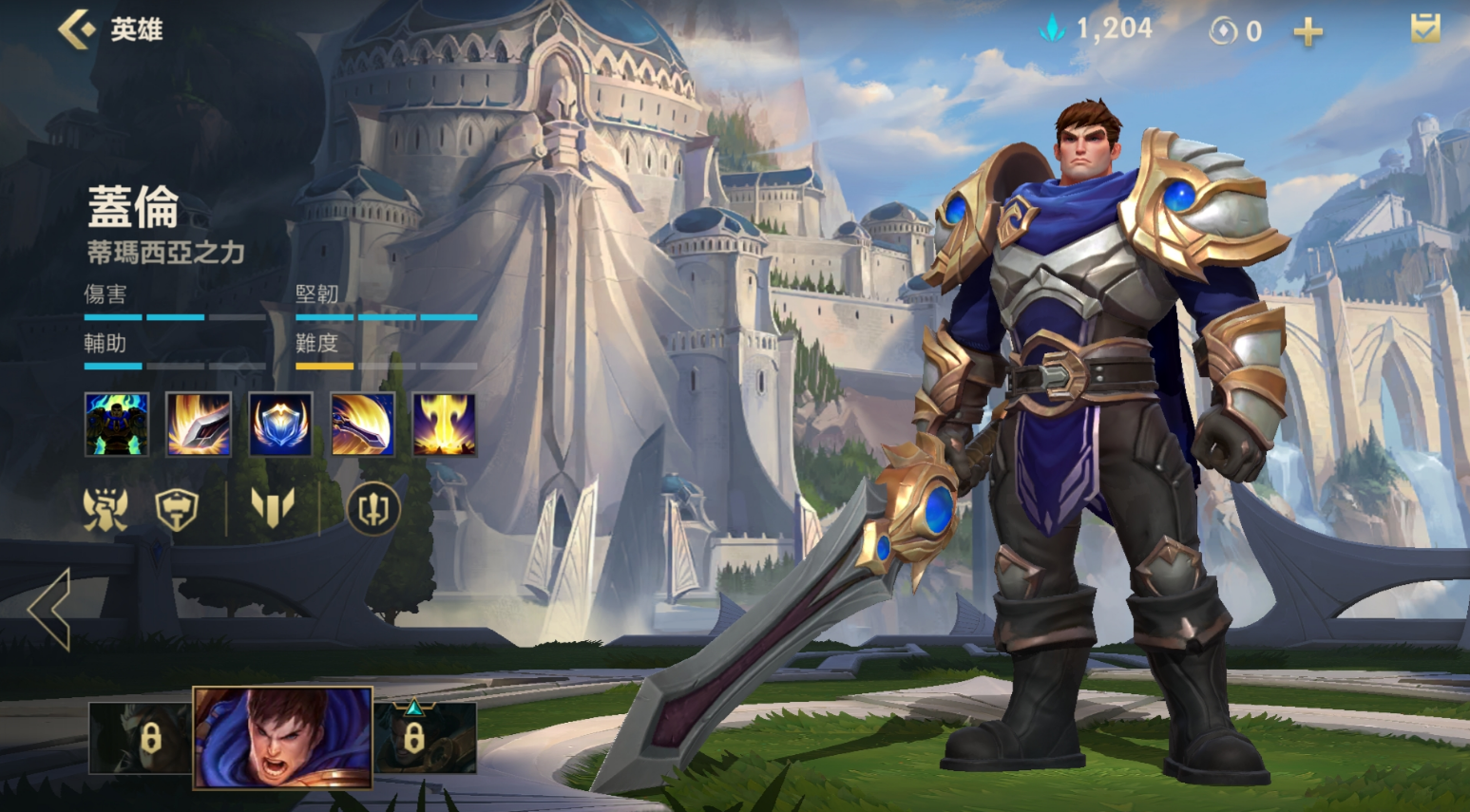Select the hammer shield role icon
This screenshot has width=1470, height=812.
click(177, 509)
